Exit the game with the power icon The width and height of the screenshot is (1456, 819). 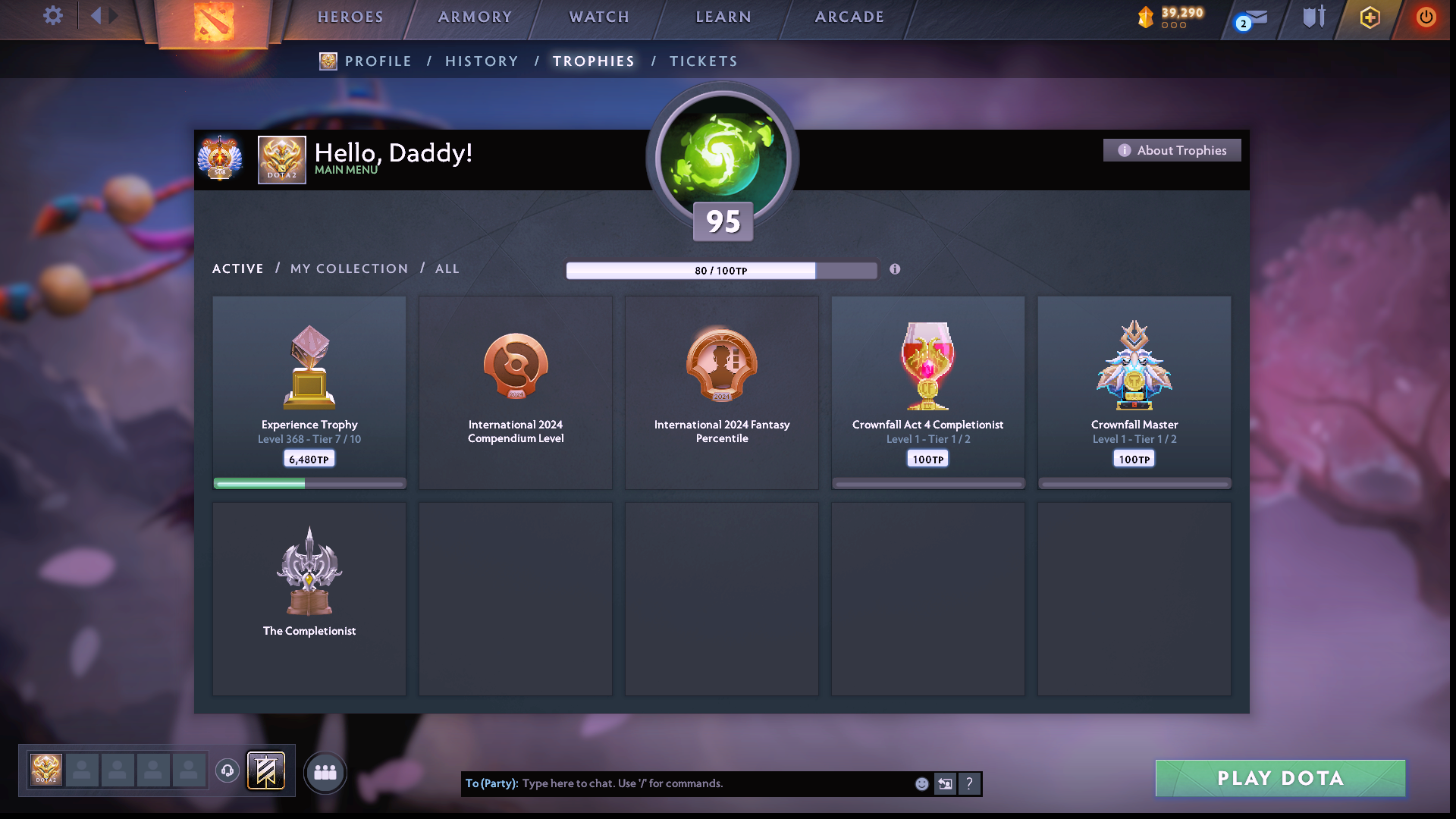pyautogui.click(x=1426, y=17)
